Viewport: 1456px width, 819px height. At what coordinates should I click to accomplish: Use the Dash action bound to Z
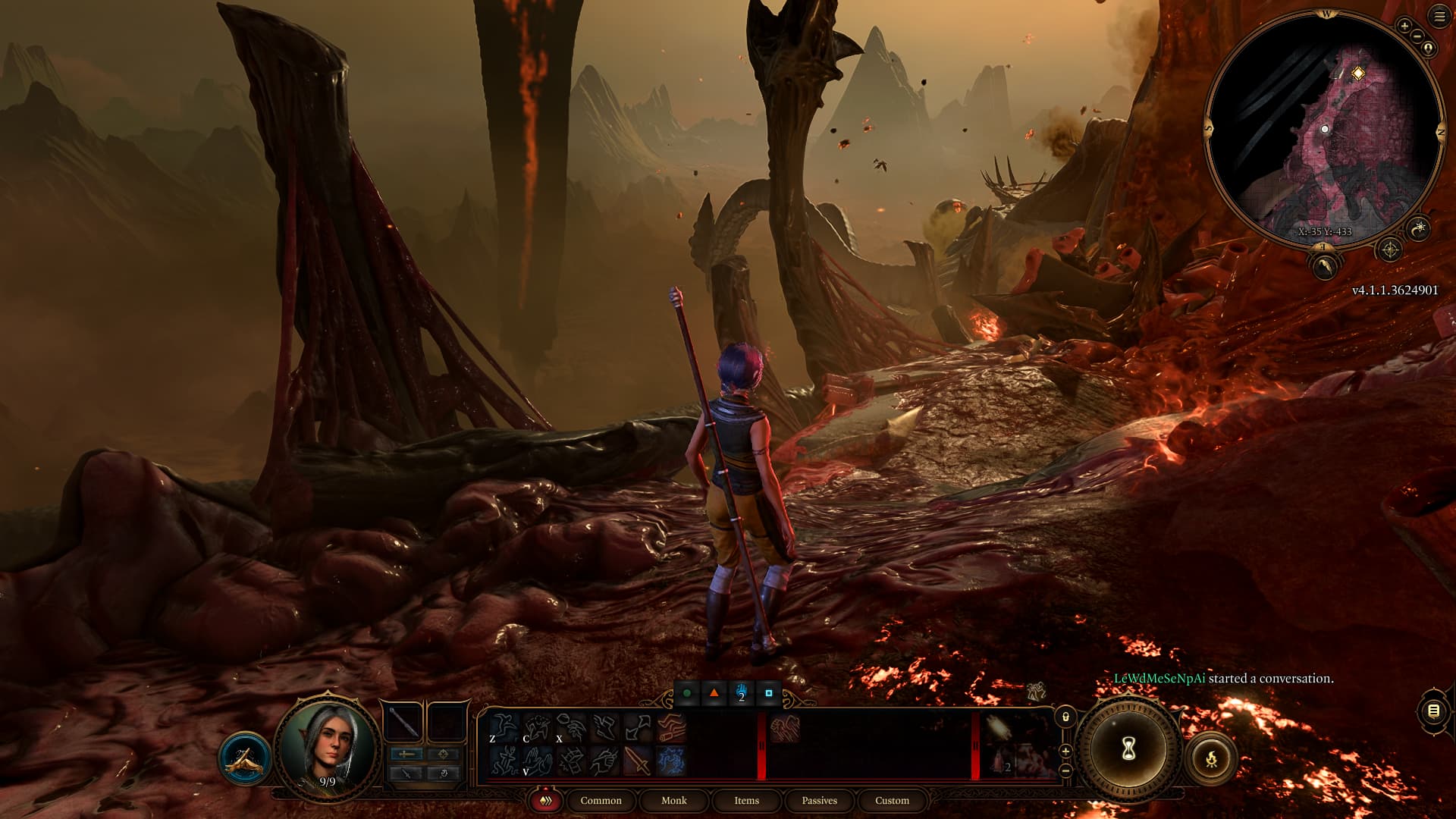[504, 724]
